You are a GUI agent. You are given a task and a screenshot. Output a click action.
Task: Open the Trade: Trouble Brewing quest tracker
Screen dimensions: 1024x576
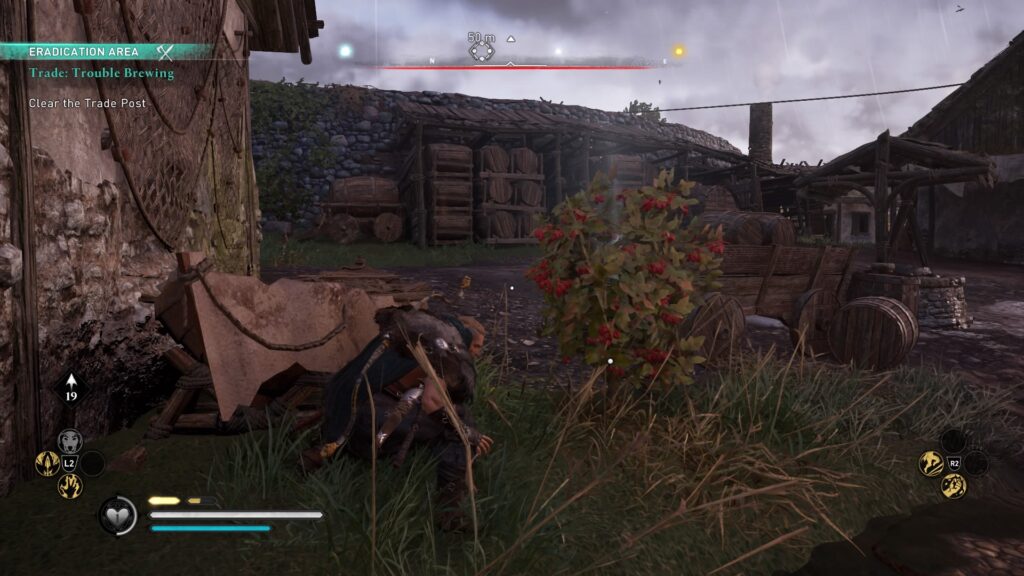(x=101, y=73)
